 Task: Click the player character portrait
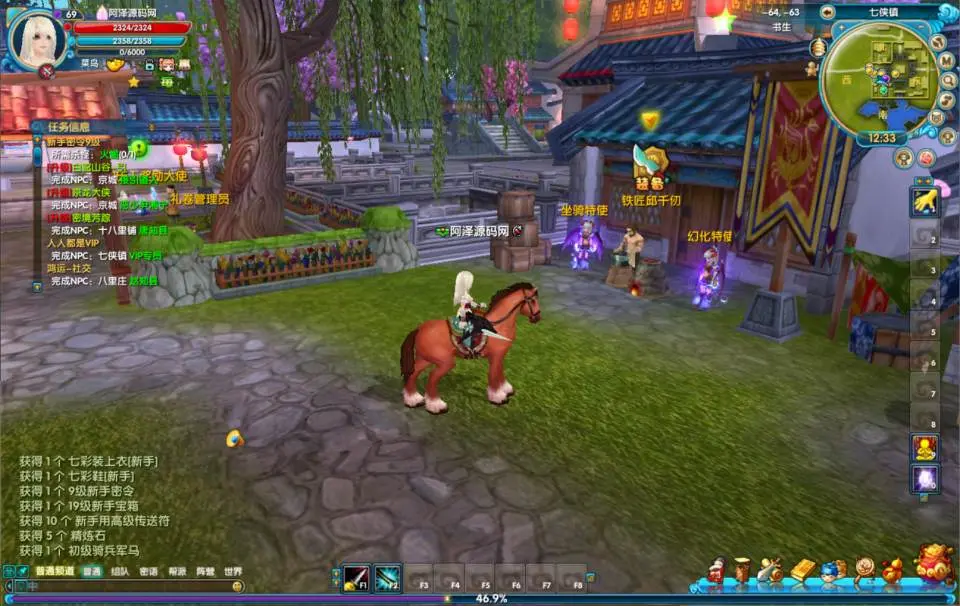coord(38,38)
